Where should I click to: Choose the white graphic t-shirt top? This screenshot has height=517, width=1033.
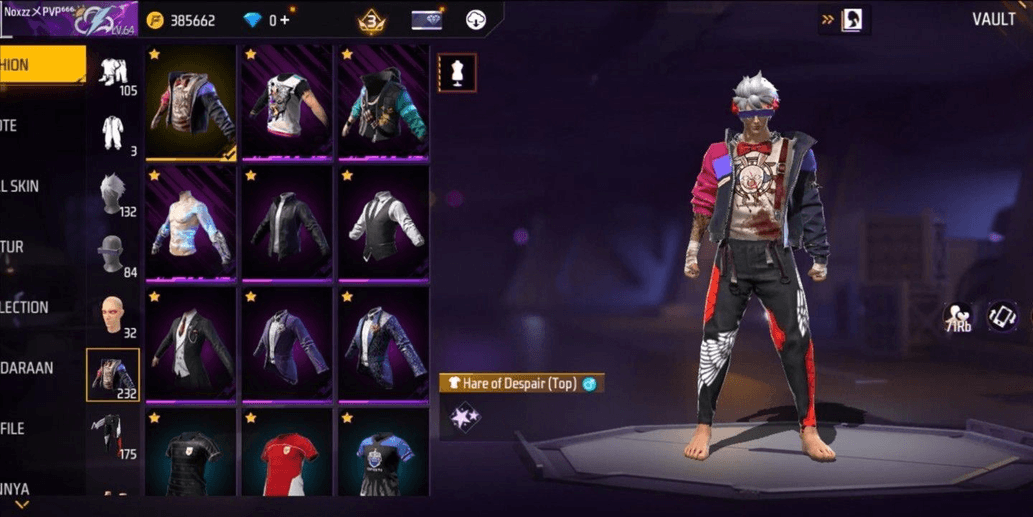pyautogui.click(x=288, y=101)
